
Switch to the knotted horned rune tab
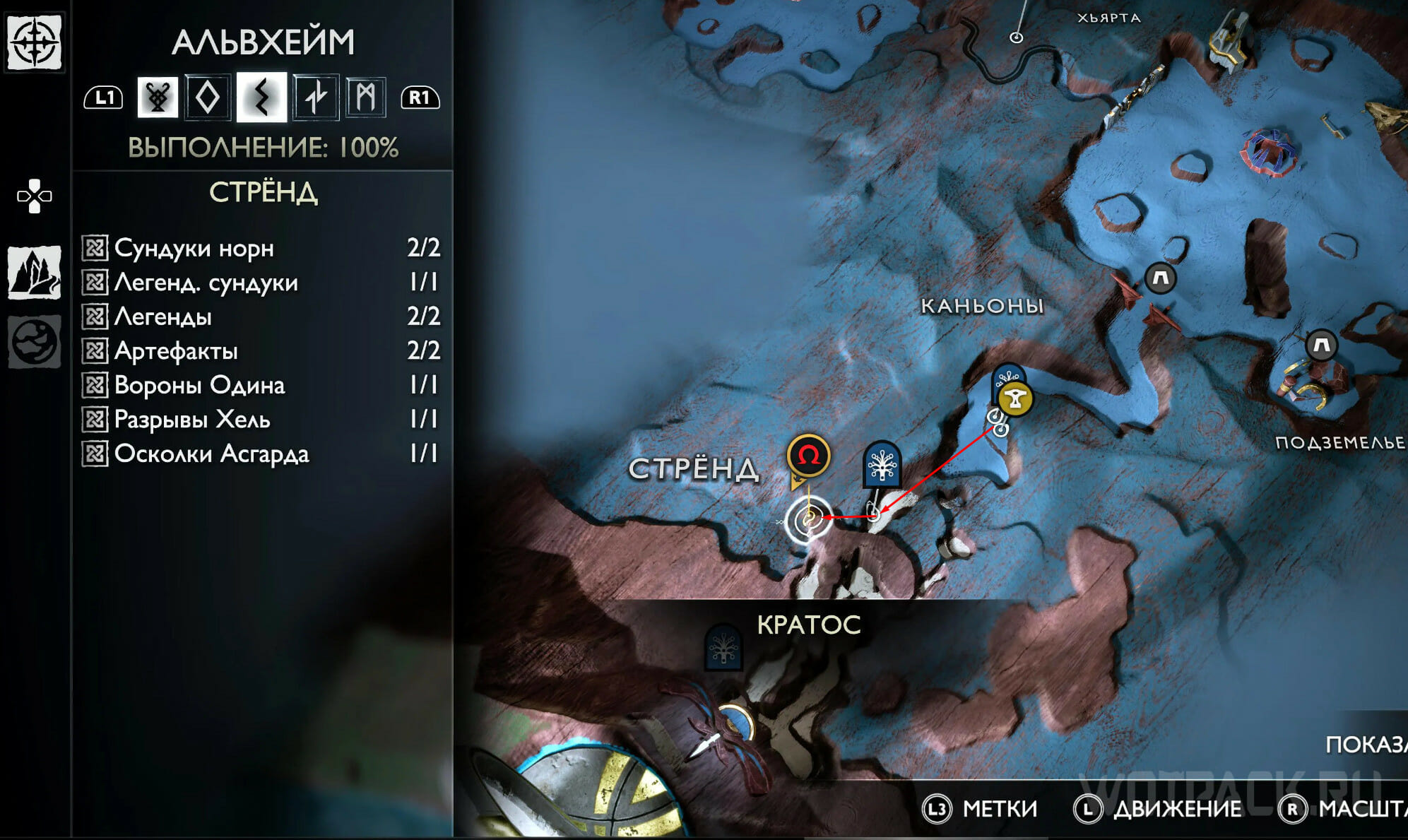click(x=158, y=97)
